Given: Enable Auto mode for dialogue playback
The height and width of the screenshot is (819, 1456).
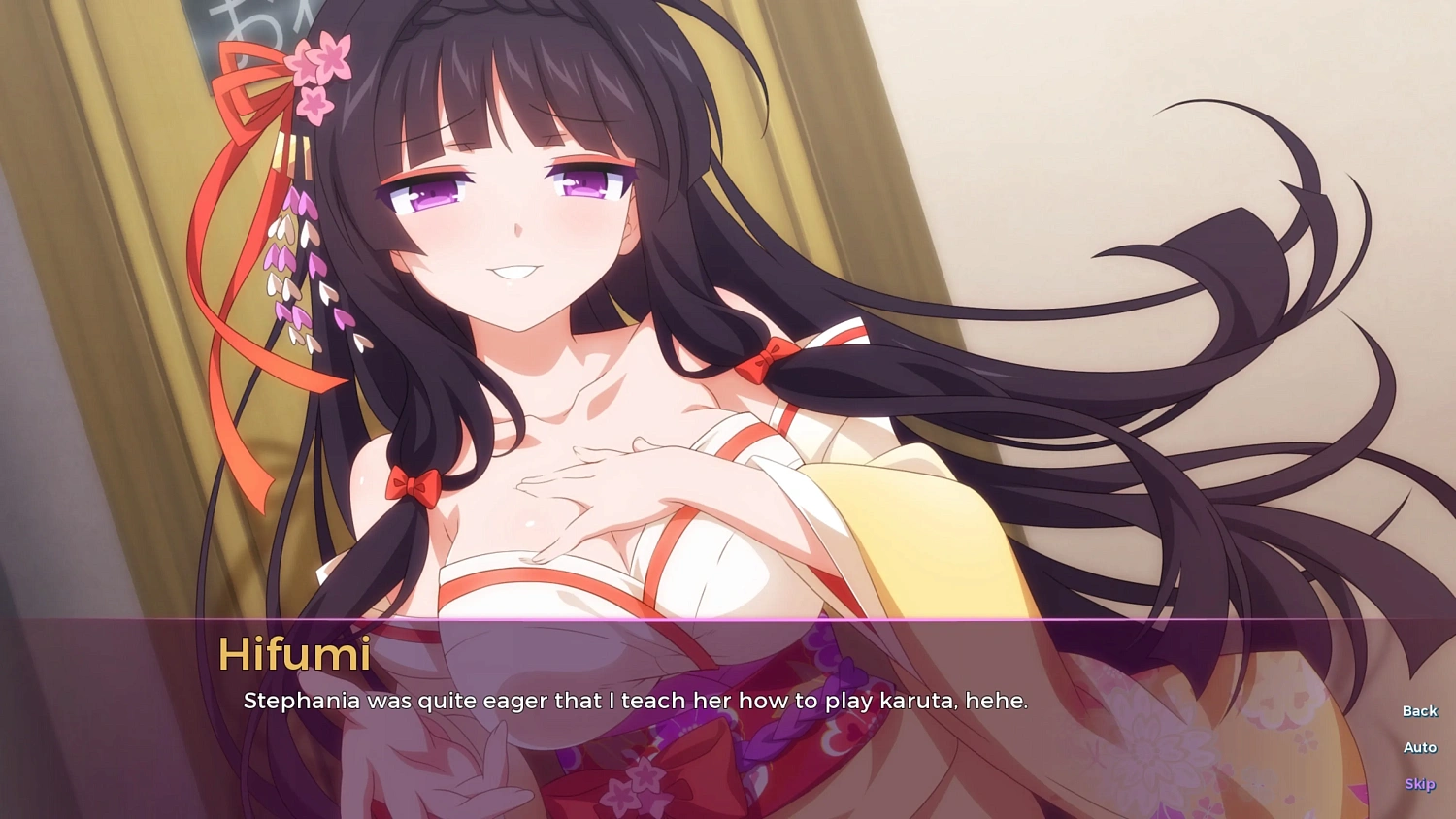Looking at the screenshot, I should click(1419, 747).
